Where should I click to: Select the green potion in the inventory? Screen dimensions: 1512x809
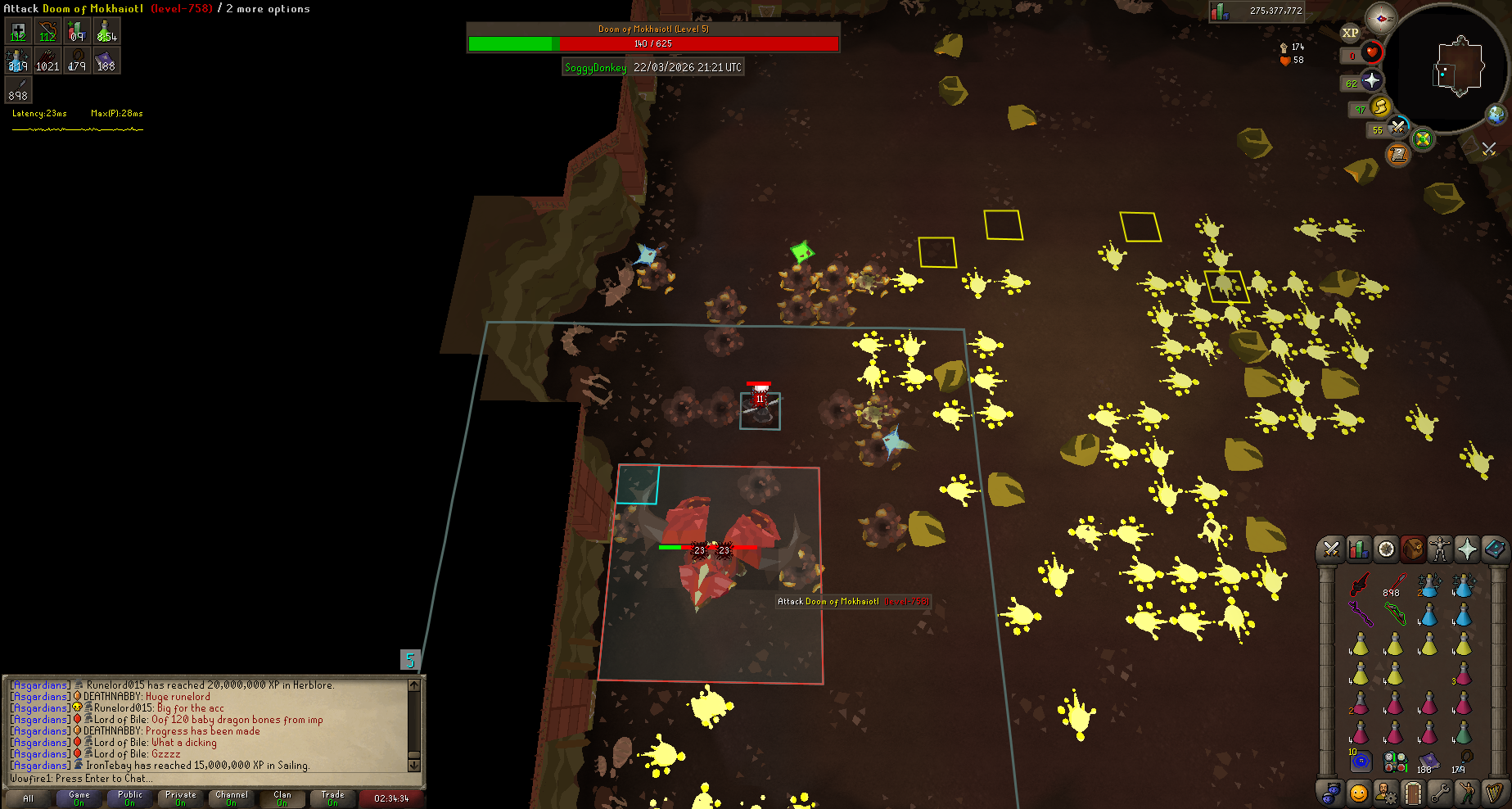tap(1463, 731)
